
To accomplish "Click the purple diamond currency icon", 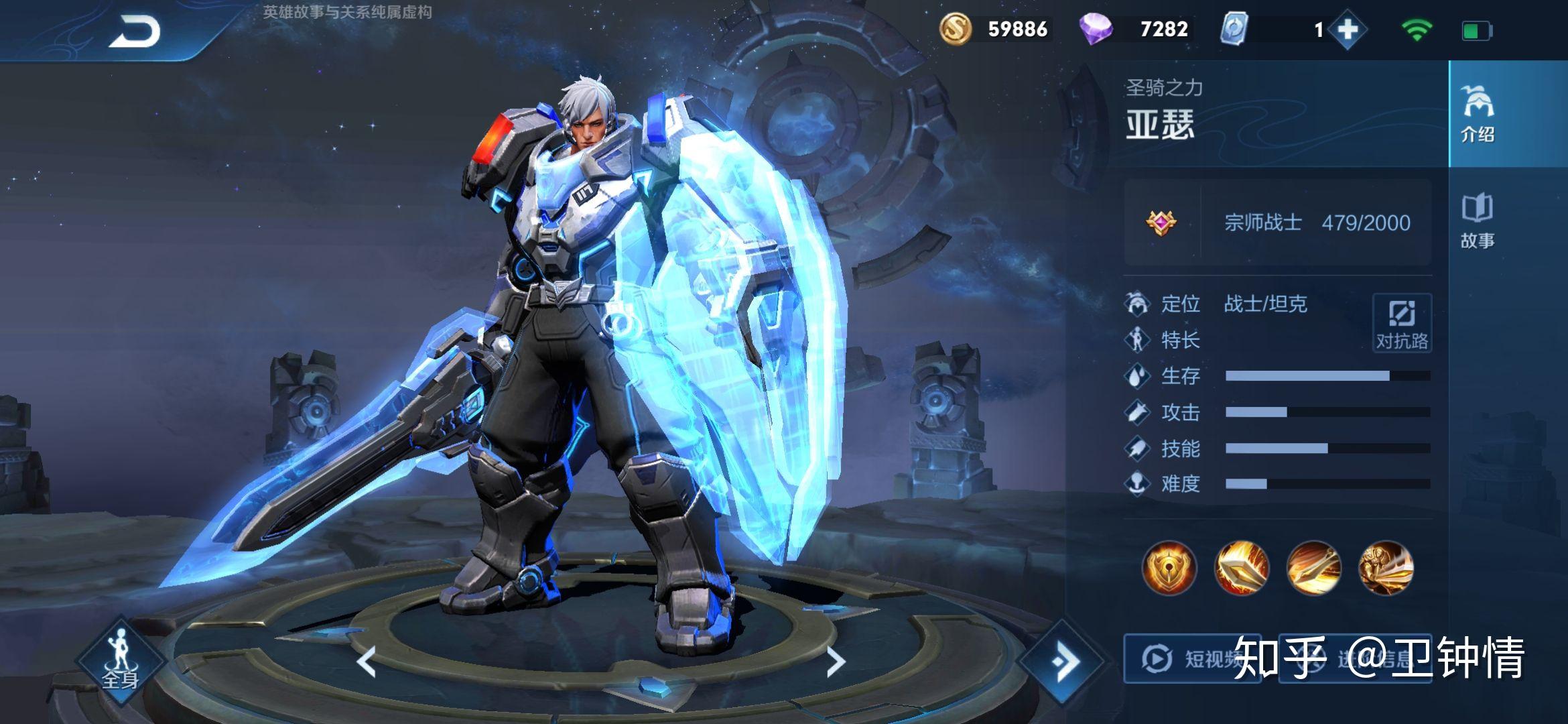I will point(1096,29).
